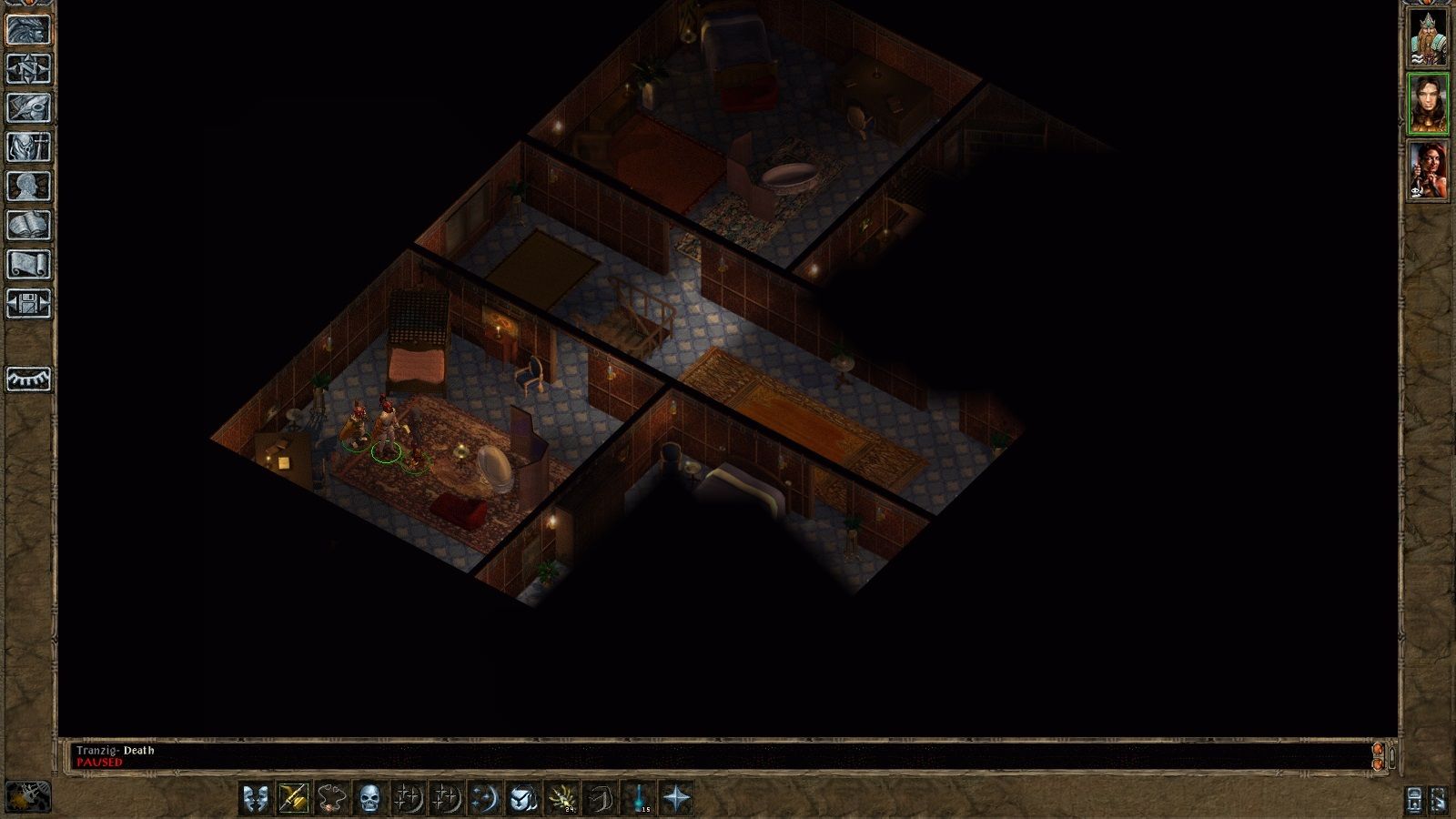Collapse the message log with the lower orange button
The width and height of the screenshot is (1456, 819).
tap(1378, 764)
